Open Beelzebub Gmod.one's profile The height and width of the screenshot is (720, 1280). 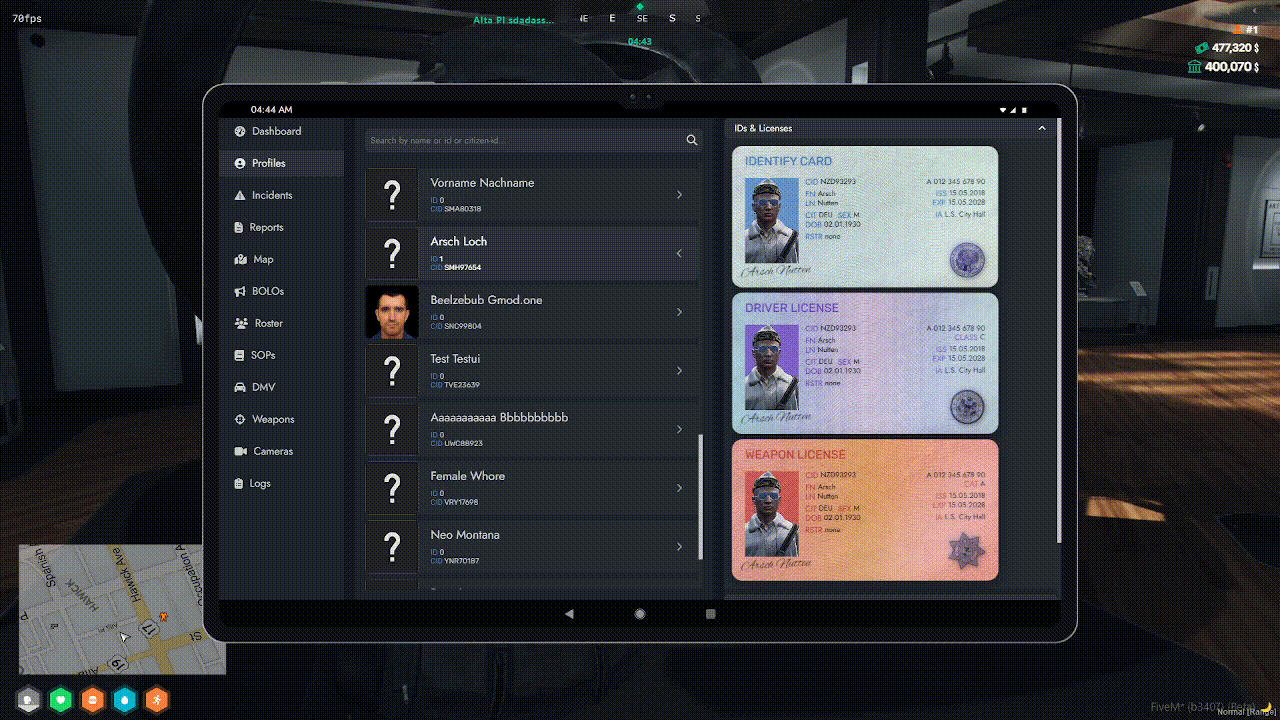point(532,312)
